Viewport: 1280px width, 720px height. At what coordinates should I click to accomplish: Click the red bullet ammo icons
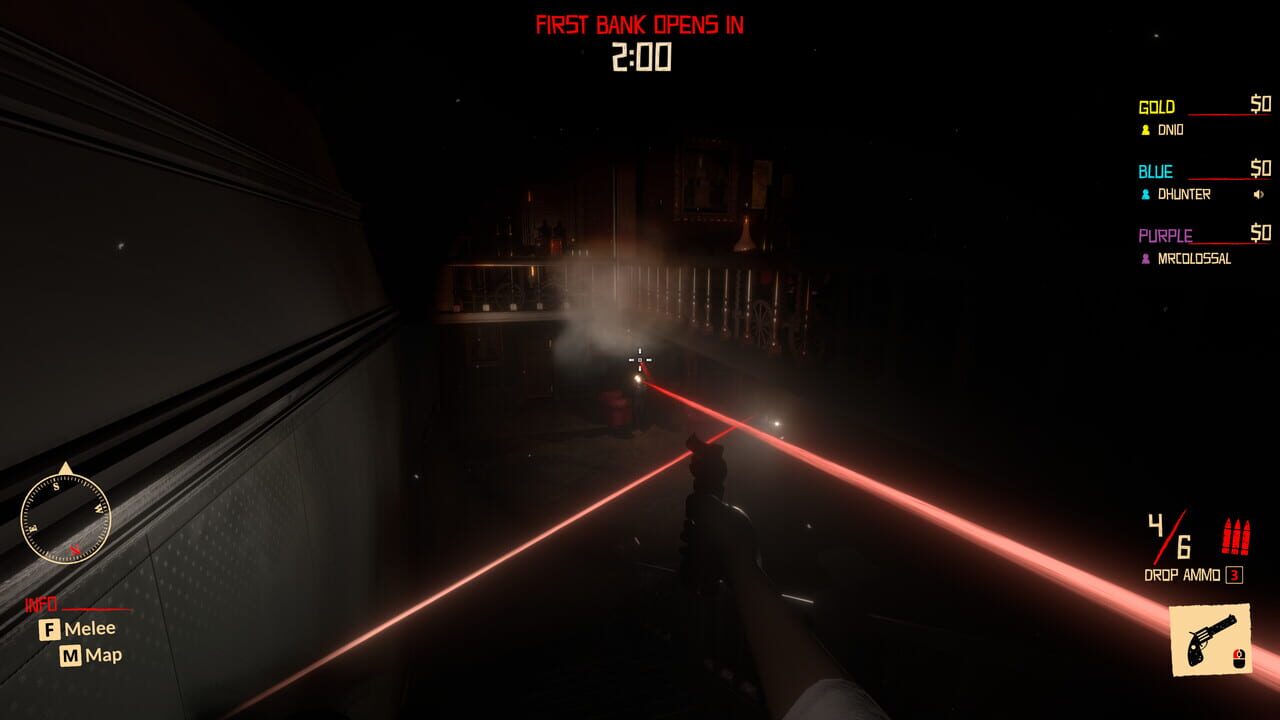tap(1236, 536)
